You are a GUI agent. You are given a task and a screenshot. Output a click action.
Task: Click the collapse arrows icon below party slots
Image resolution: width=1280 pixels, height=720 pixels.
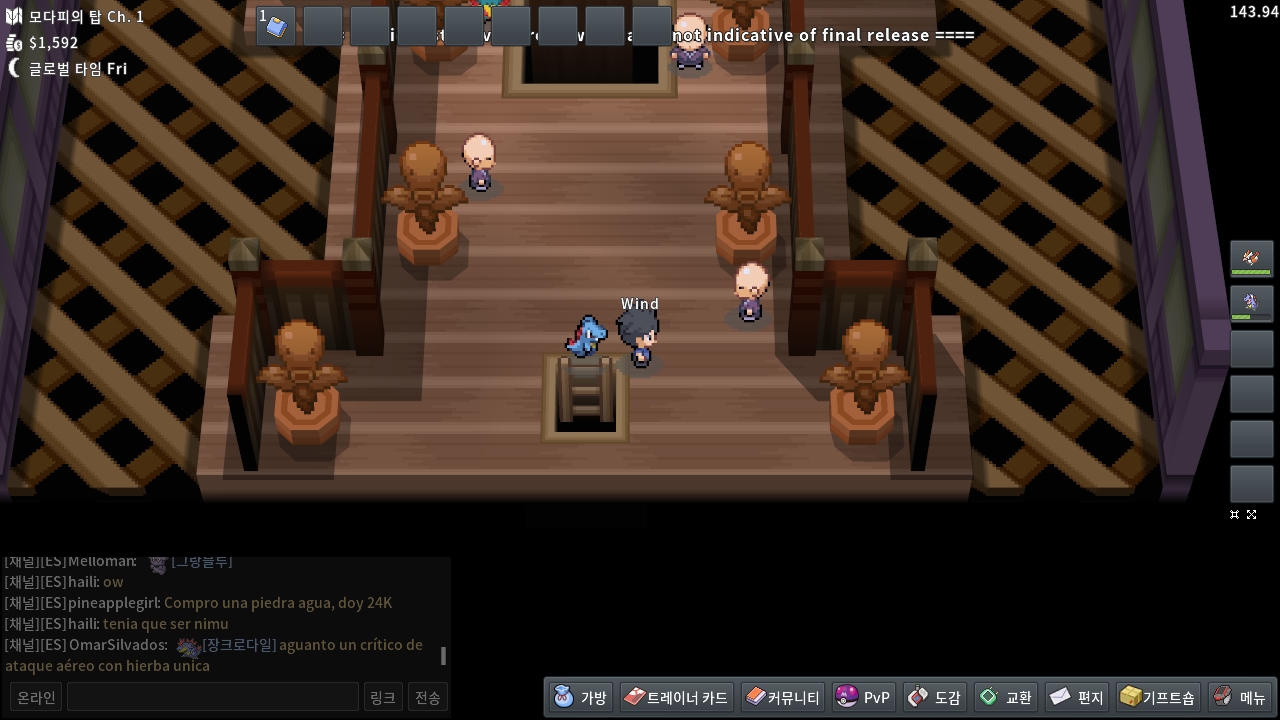click(x=1235, y=514)
